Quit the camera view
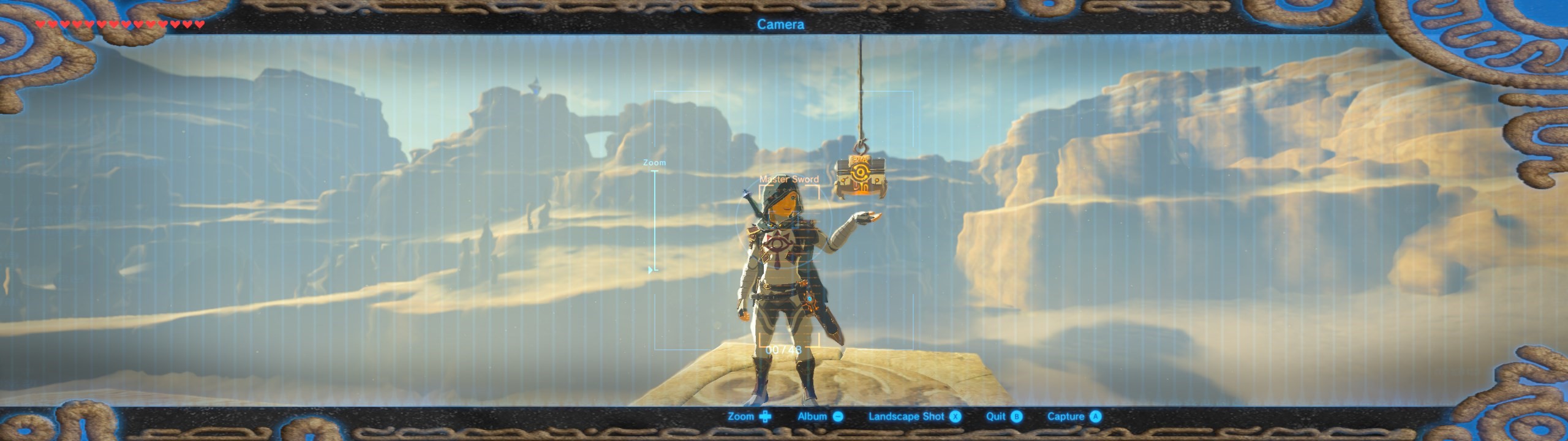Screen dimensions: 1568x441 1003,417
